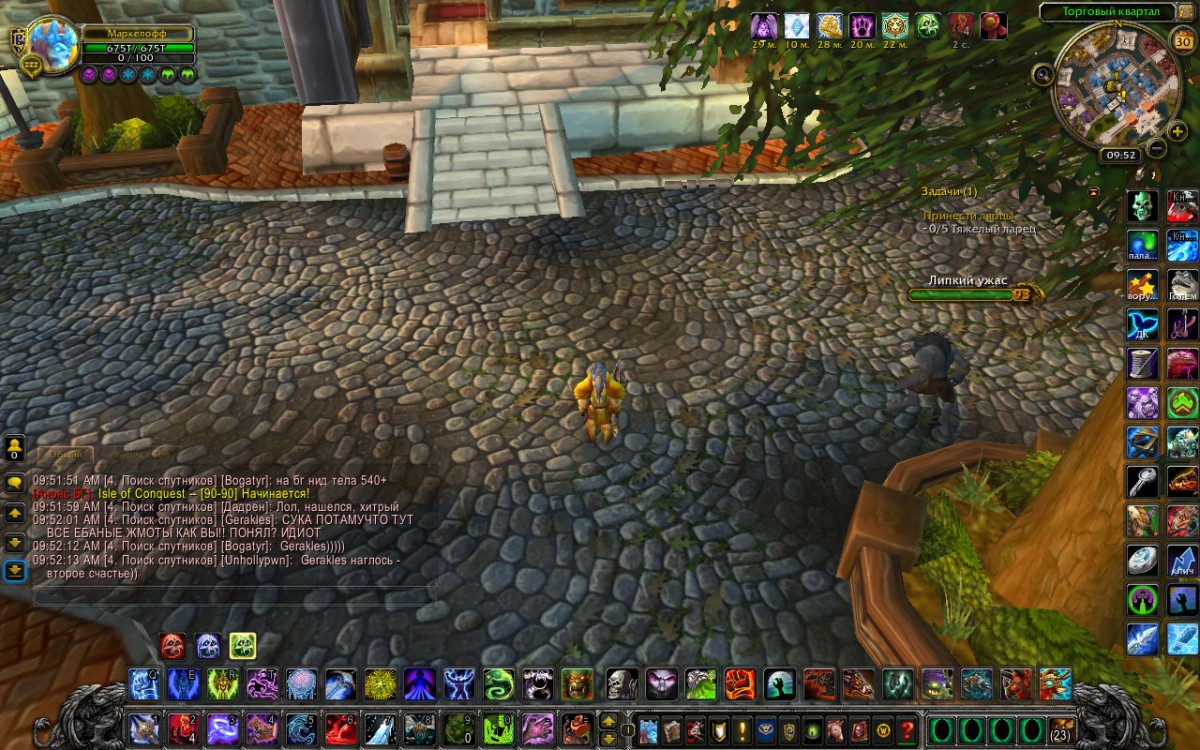Use the green skull icon in side bar
This screenshot has height=750, width=1200.
pos(1143,206)
